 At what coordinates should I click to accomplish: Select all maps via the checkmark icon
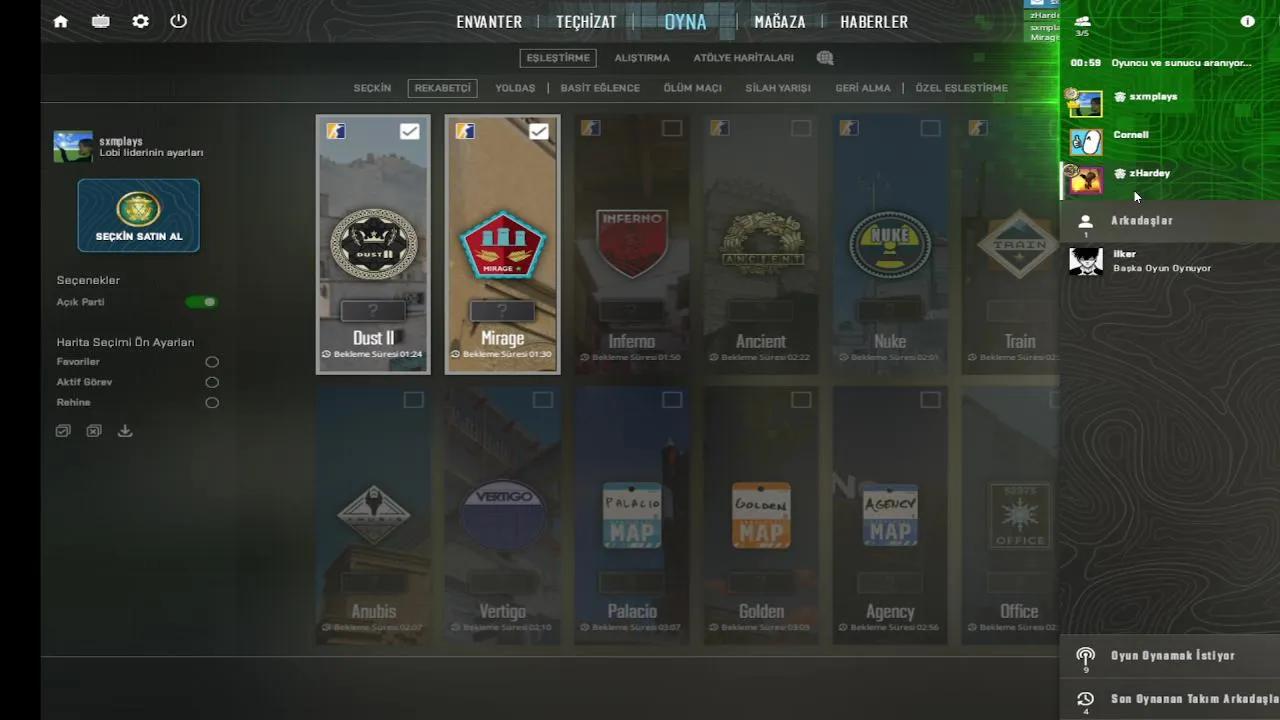[x=63, y=430]
